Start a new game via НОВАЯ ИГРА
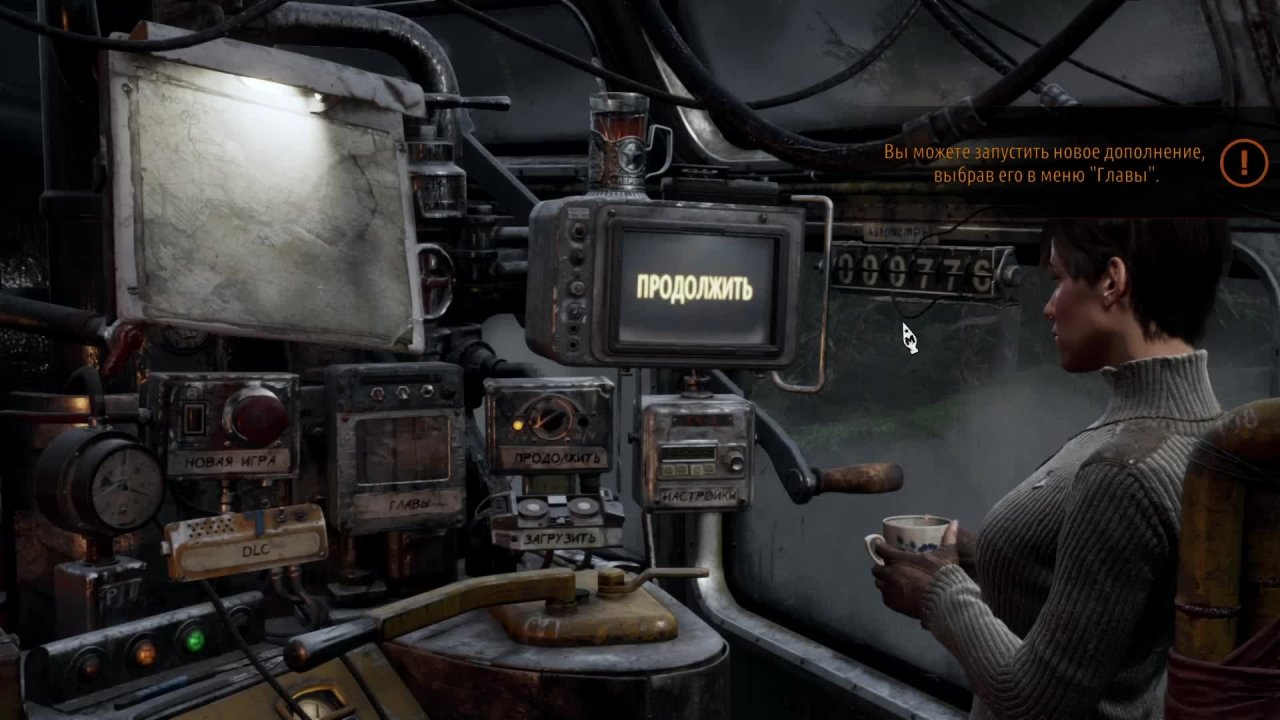The image size is (1280, 720). coord(230,462)
